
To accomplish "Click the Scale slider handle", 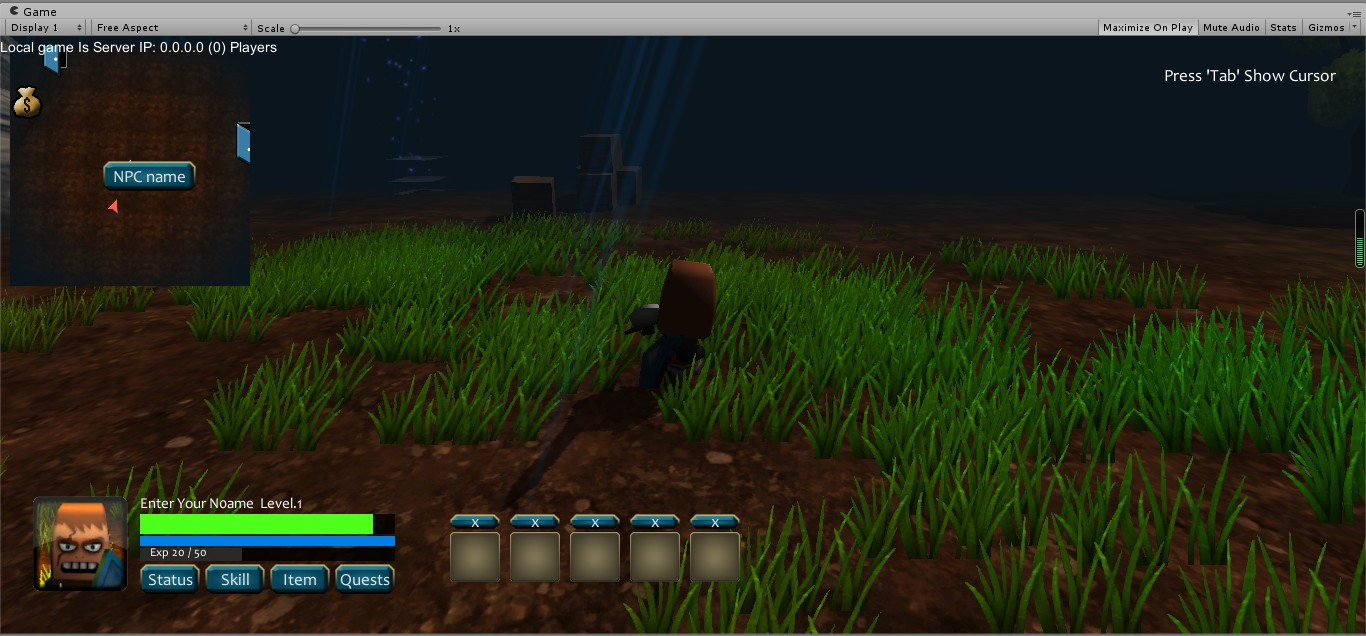I will coord(295,29).
